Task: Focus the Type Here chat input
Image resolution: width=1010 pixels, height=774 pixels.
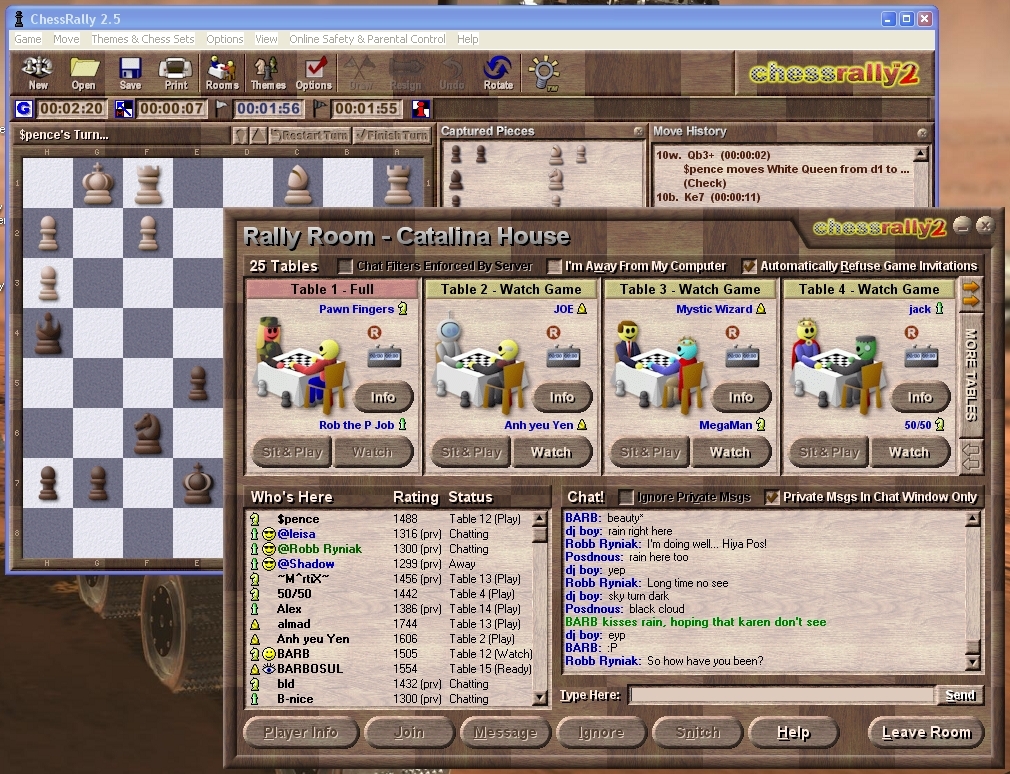Action: (x=781, y=695)
